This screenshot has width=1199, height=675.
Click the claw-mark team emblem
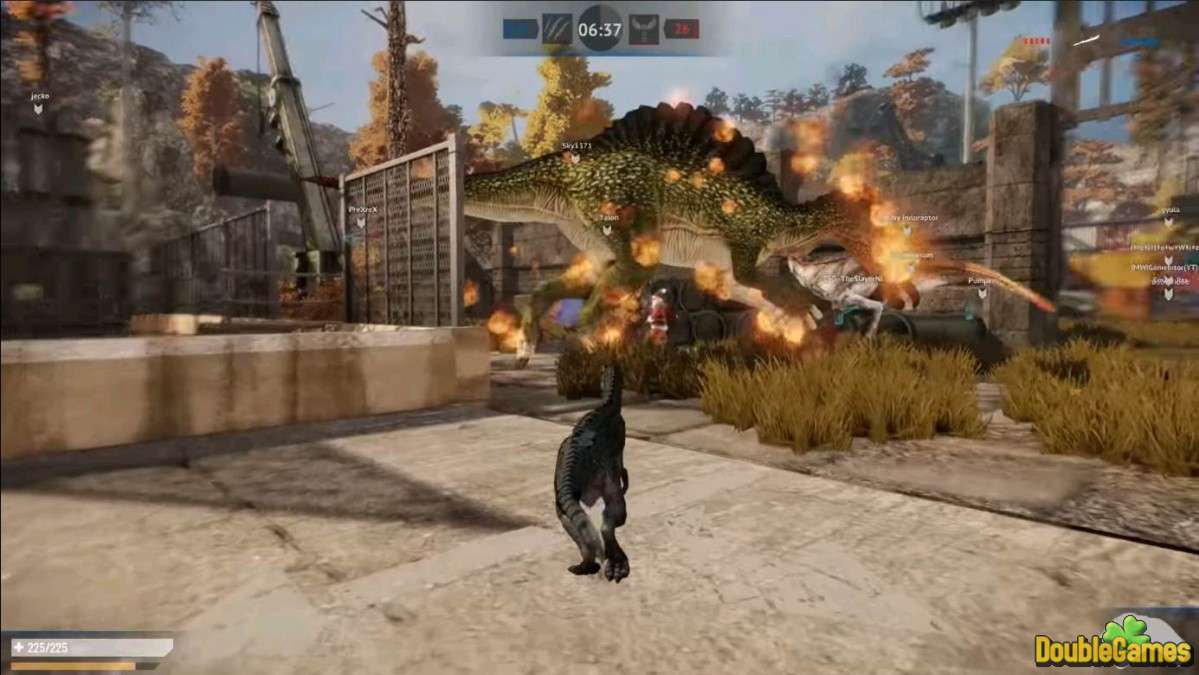pos(555,29)
